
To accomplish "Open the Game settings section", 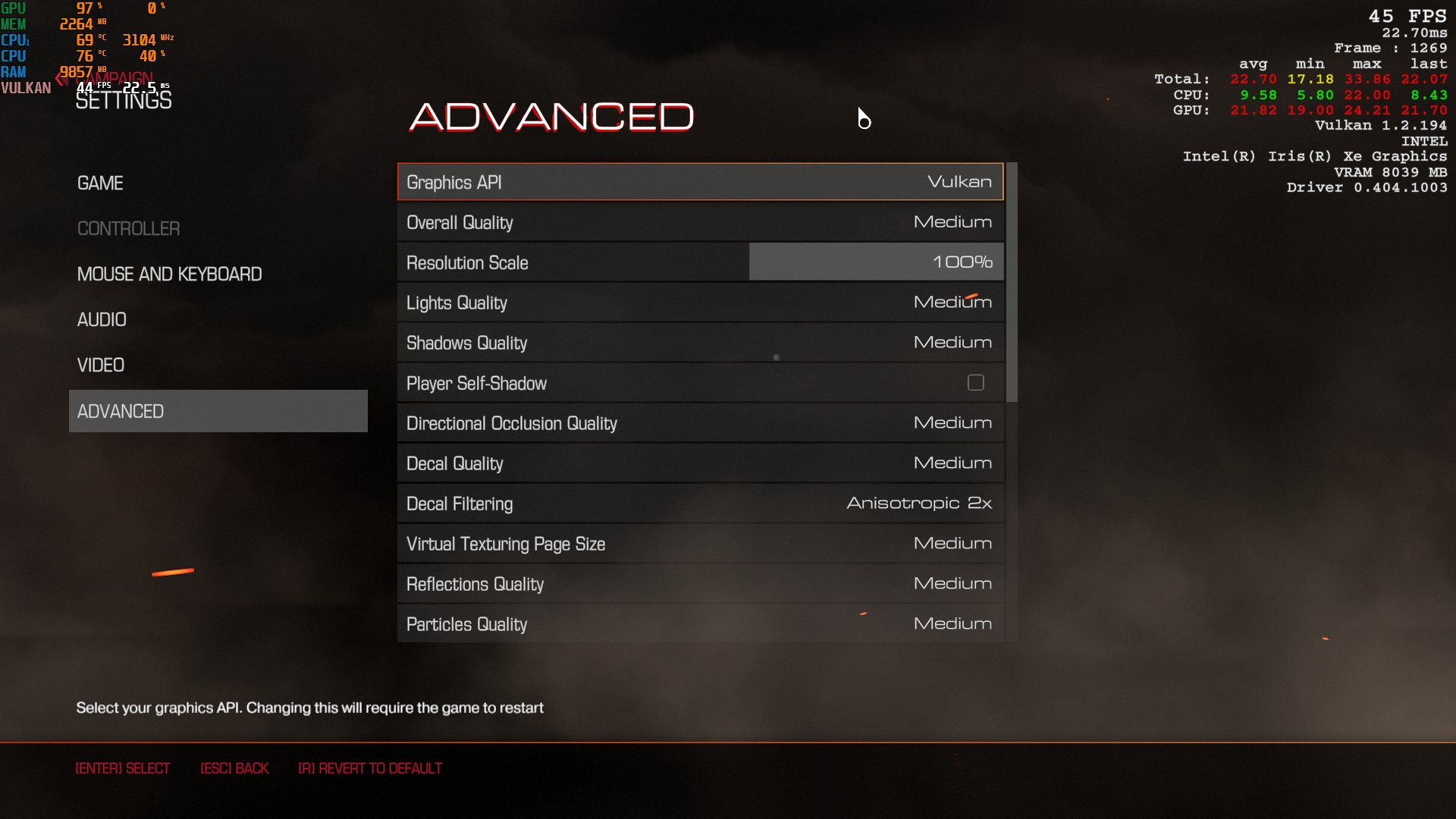I will click(100, 184).
